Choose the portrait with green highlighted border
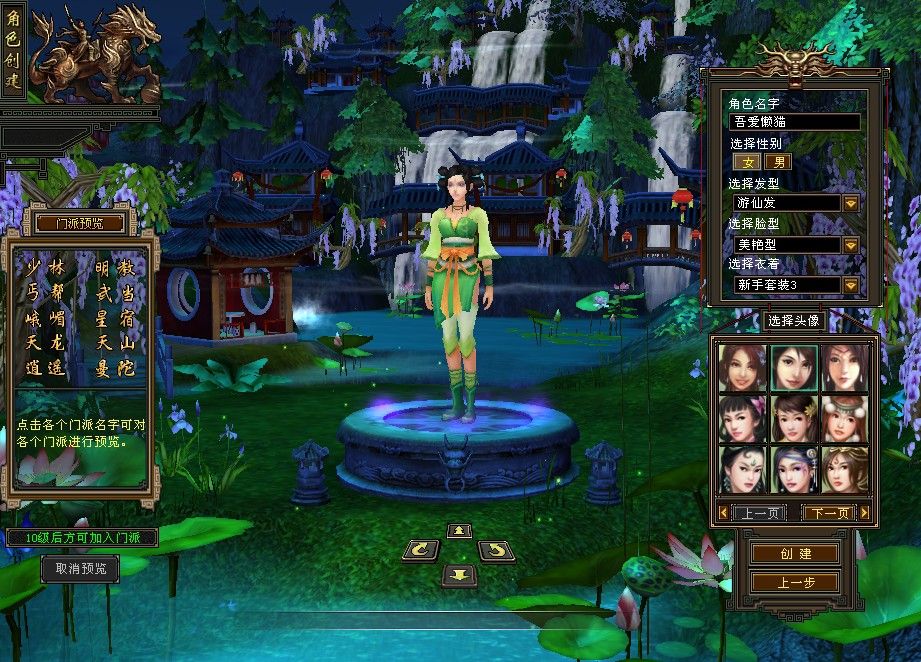This screenshot has height=662, width=921. 795,368
